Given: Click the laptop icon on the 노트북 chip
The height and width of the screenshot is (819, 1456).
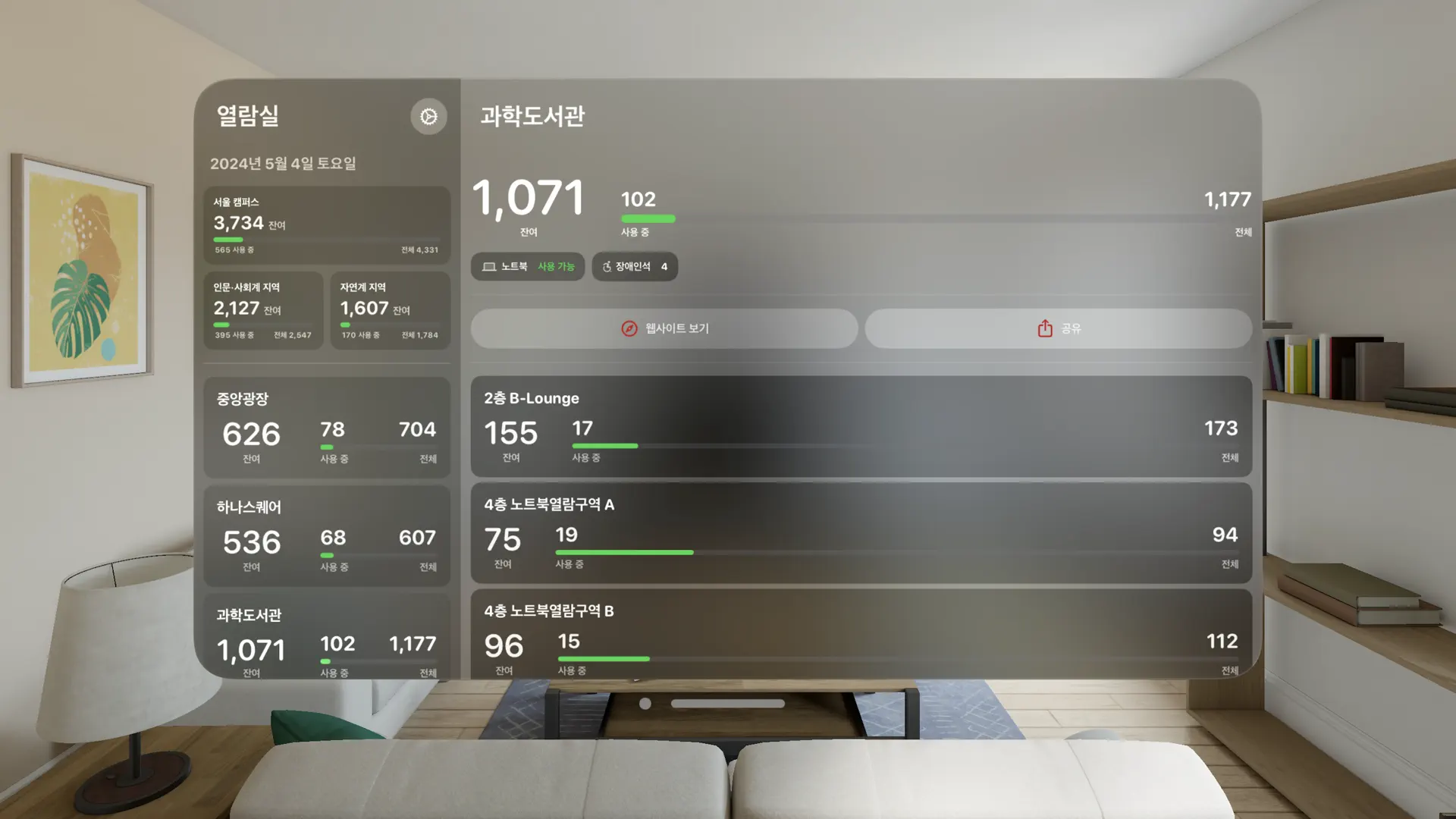Looking at the screenshot, I should tap(489, 267).
